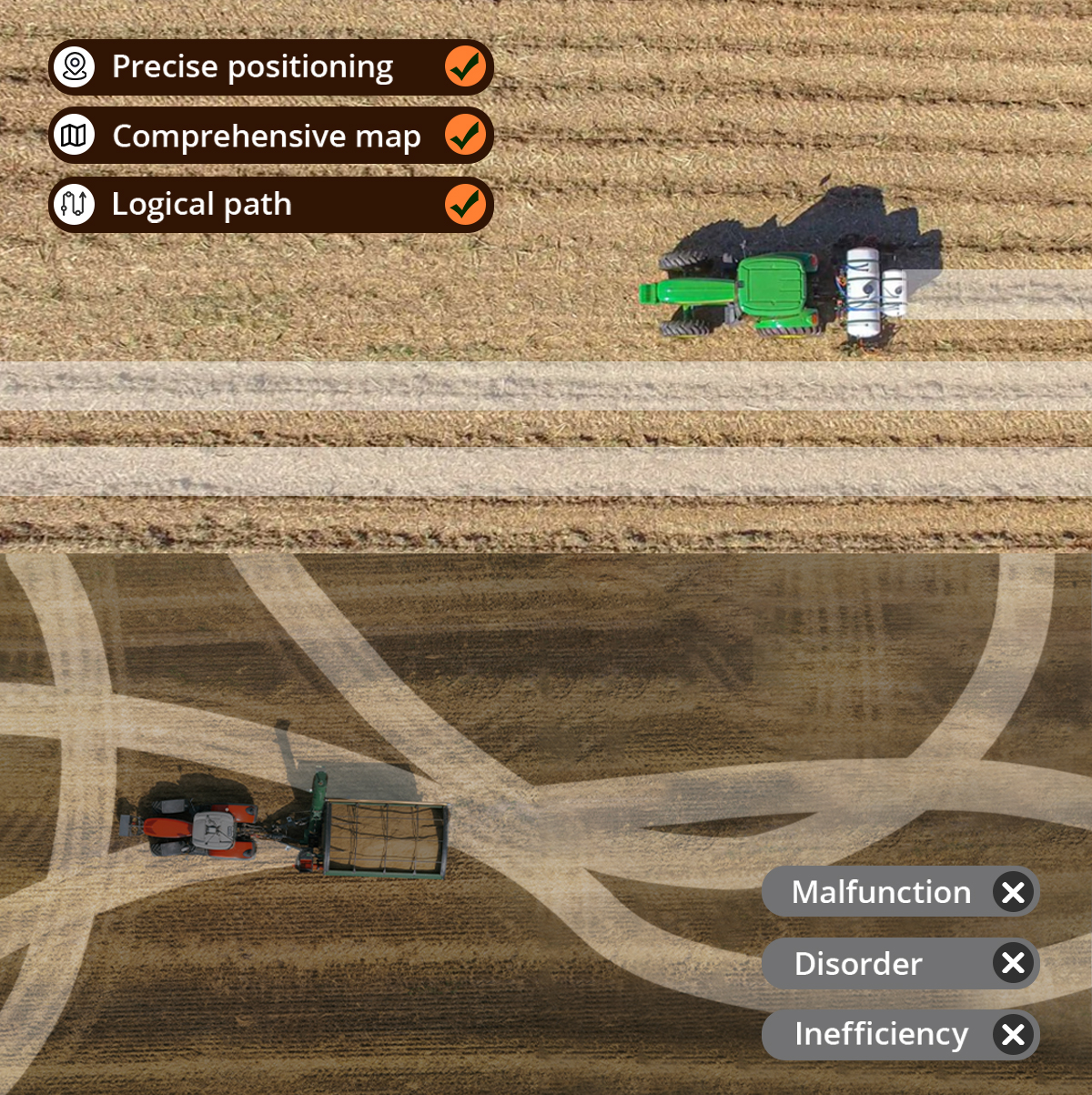
Task: Remove the Inefficiency tag with X
Action: pyautogui.click(x=1013, y=1034)
